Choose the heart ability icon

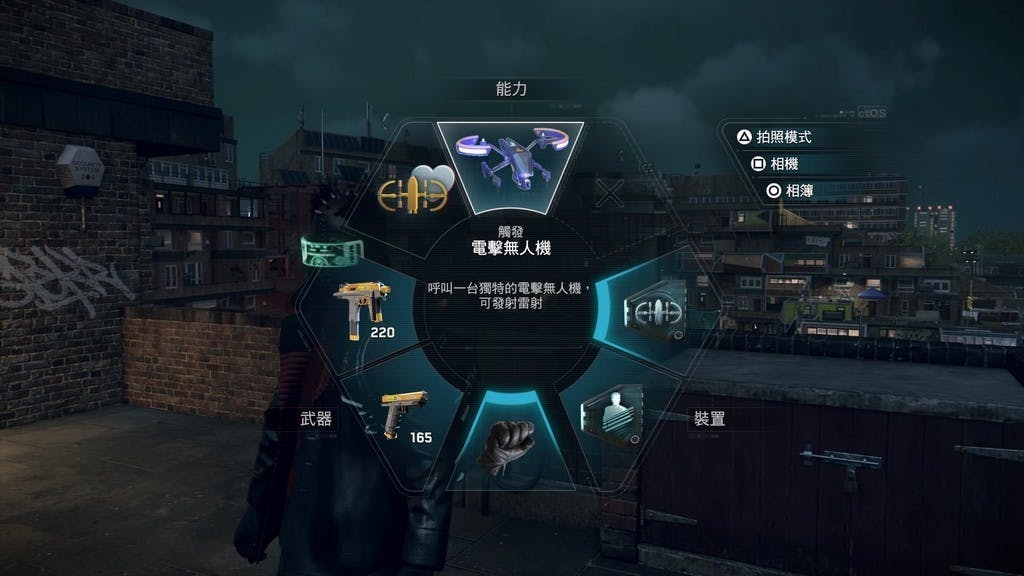416,190
